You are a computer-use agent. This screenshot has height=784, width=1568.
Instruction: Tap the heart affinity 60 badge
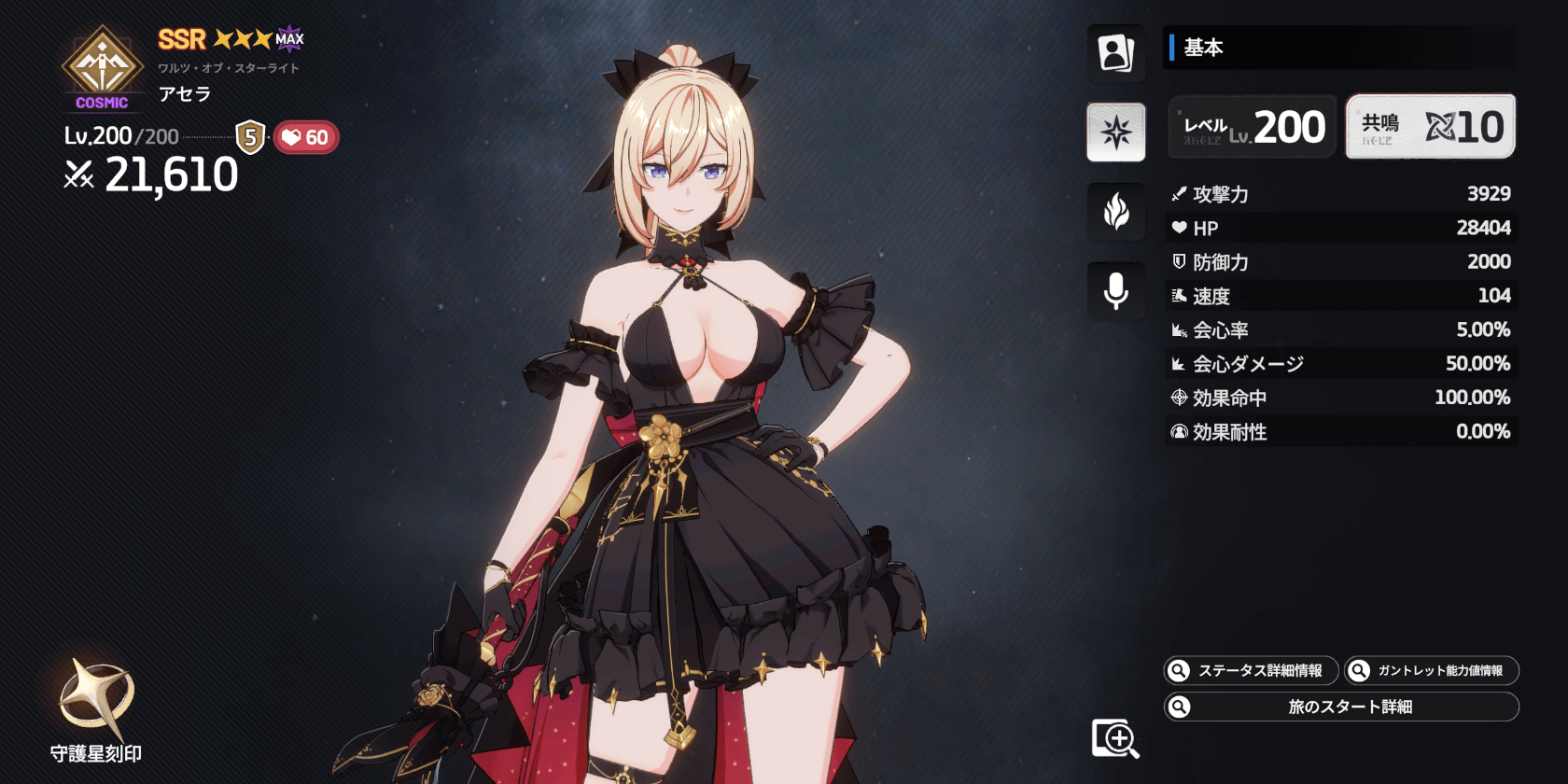pos(306,138)
